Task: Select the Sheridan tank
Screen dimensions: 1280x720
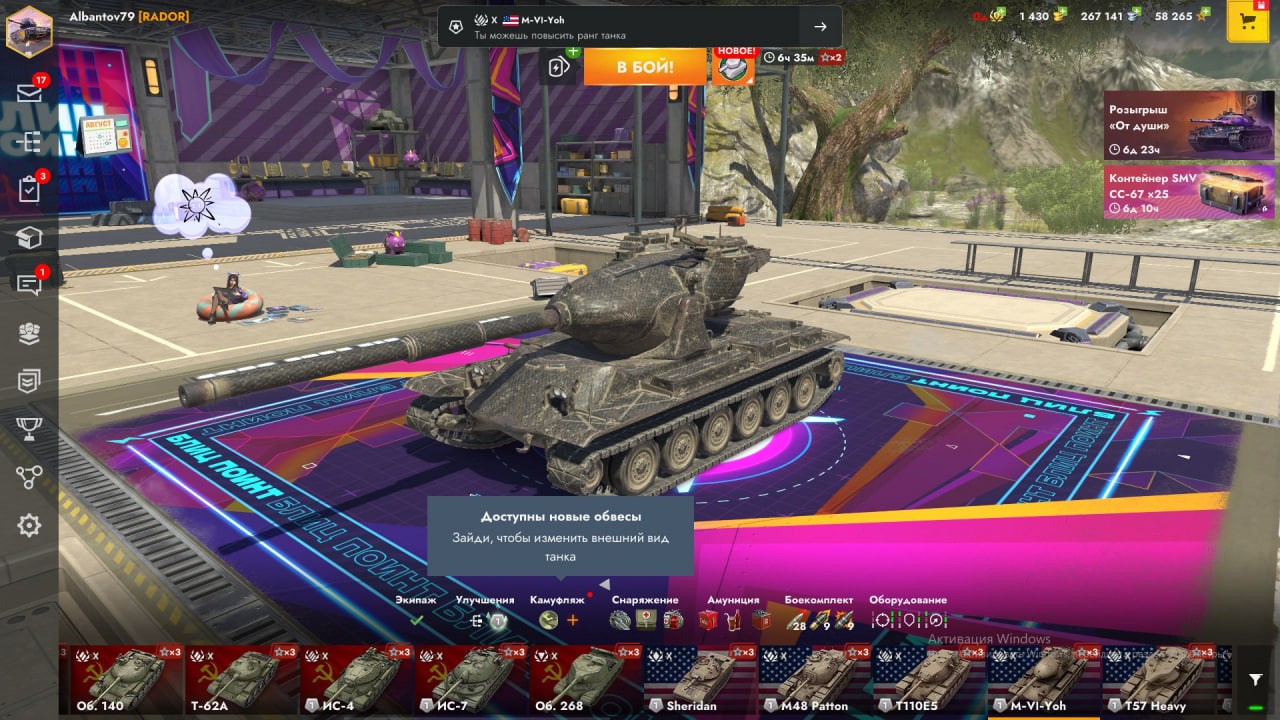Action: click(x=700, y=679)
